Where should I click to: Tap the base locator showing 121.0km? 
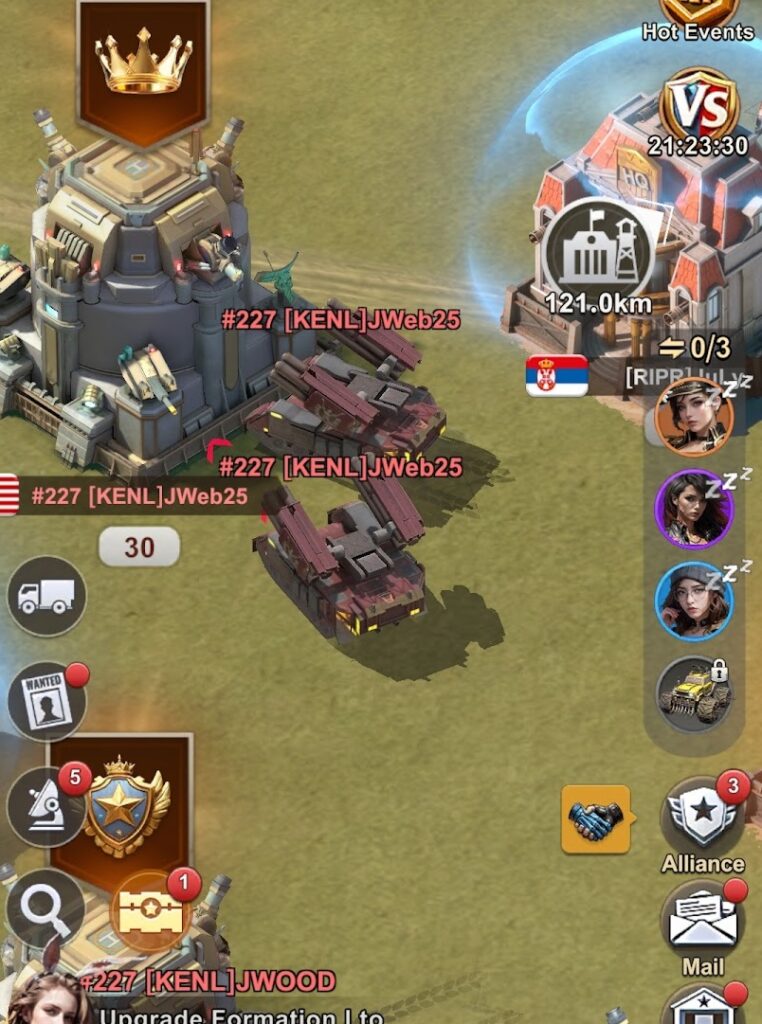598,254
